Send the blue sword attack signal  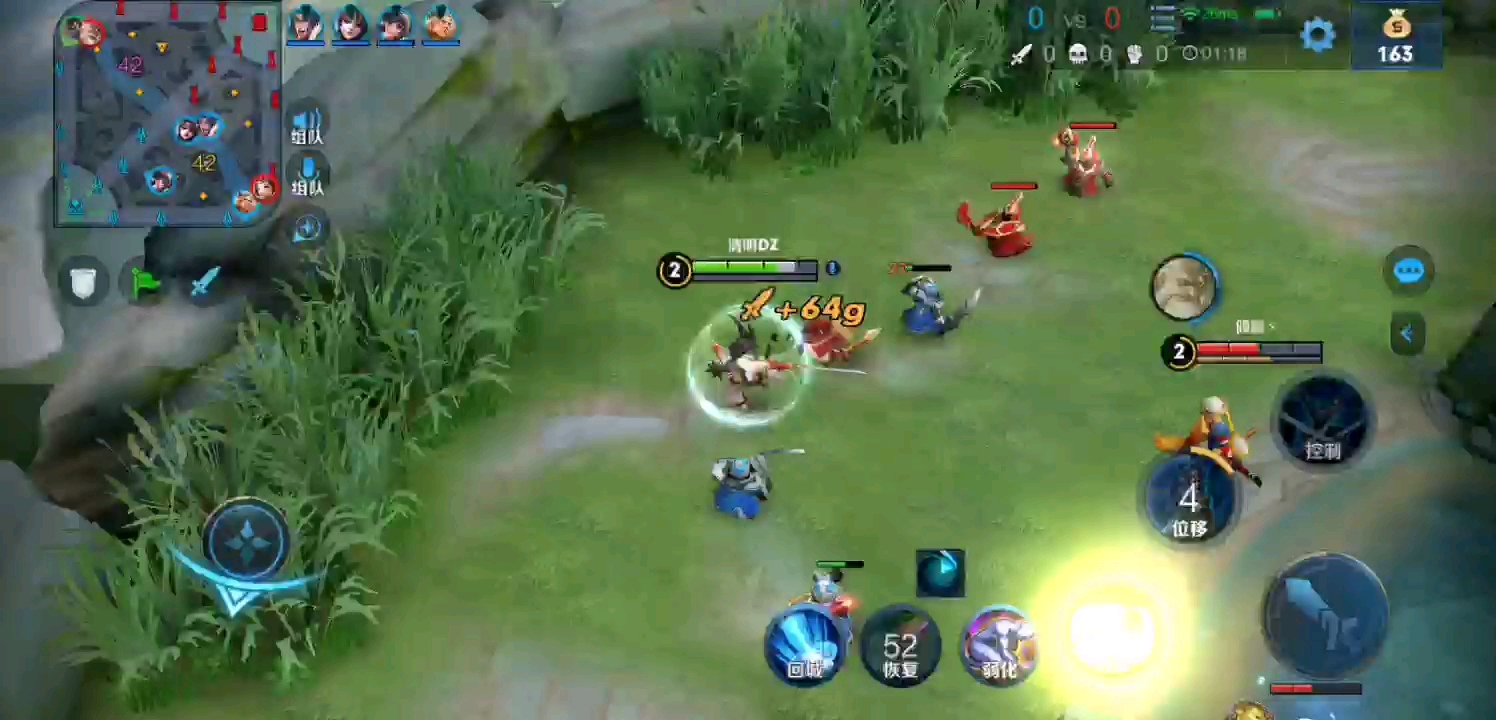pos(205,282)
